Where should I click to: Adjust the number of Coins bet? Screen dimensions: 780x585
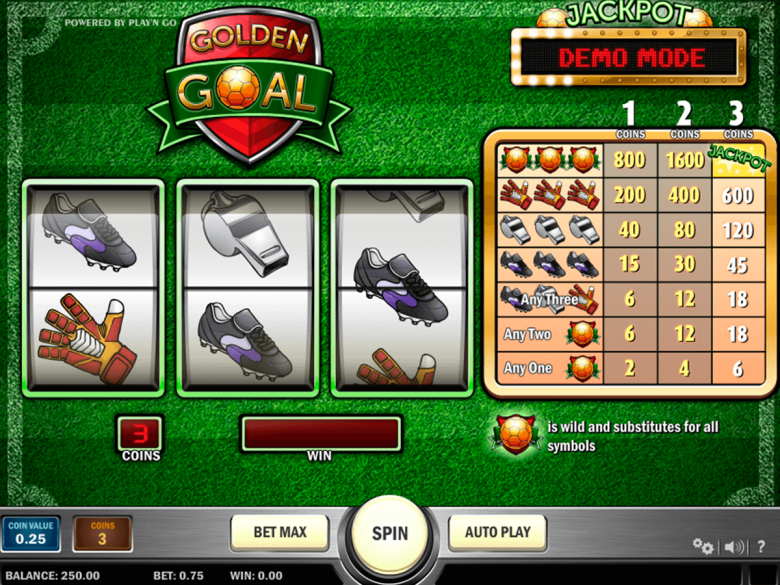point(102,534)
